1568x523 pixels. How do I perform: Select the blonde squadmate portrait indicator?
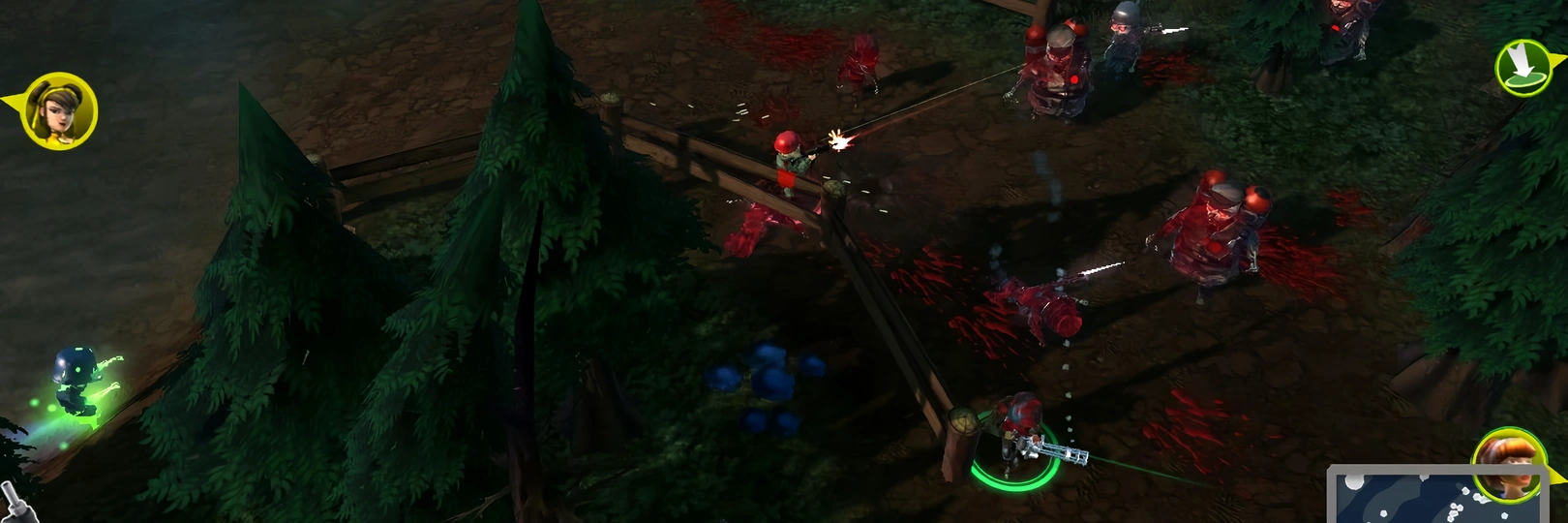(x=59, y=111)
